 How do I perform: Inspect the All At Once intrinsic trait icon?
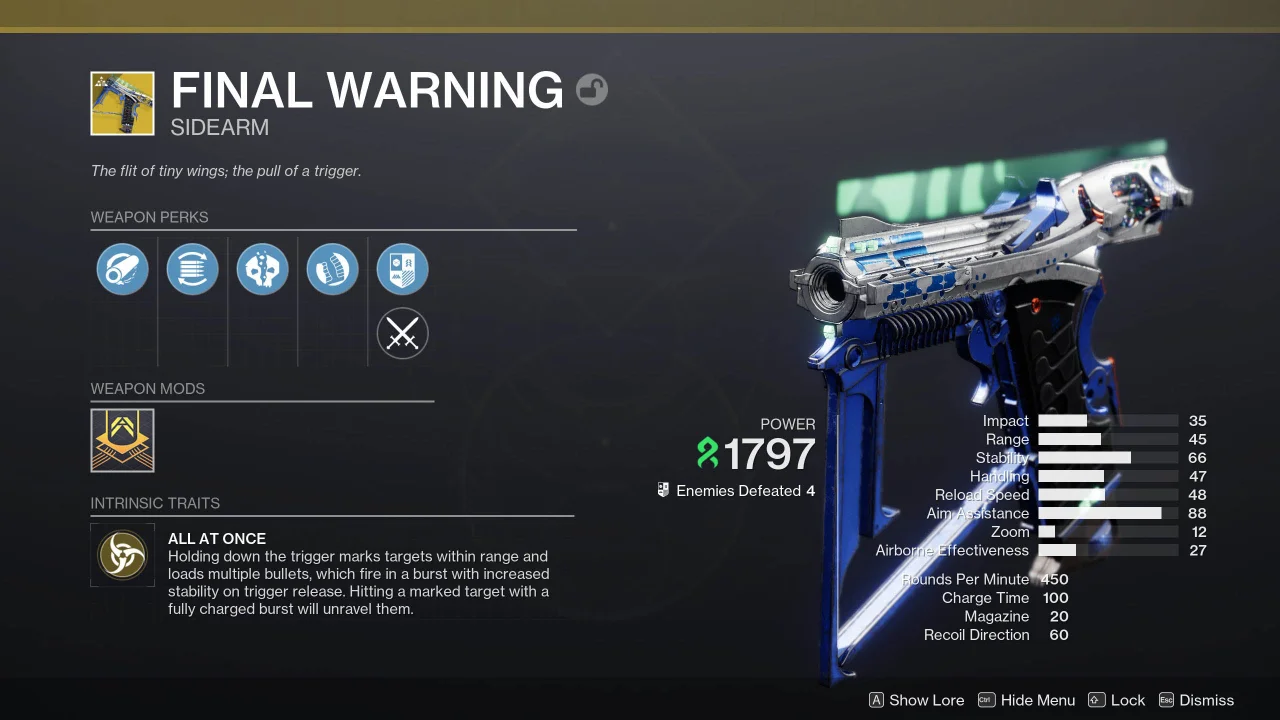point(122,555)
